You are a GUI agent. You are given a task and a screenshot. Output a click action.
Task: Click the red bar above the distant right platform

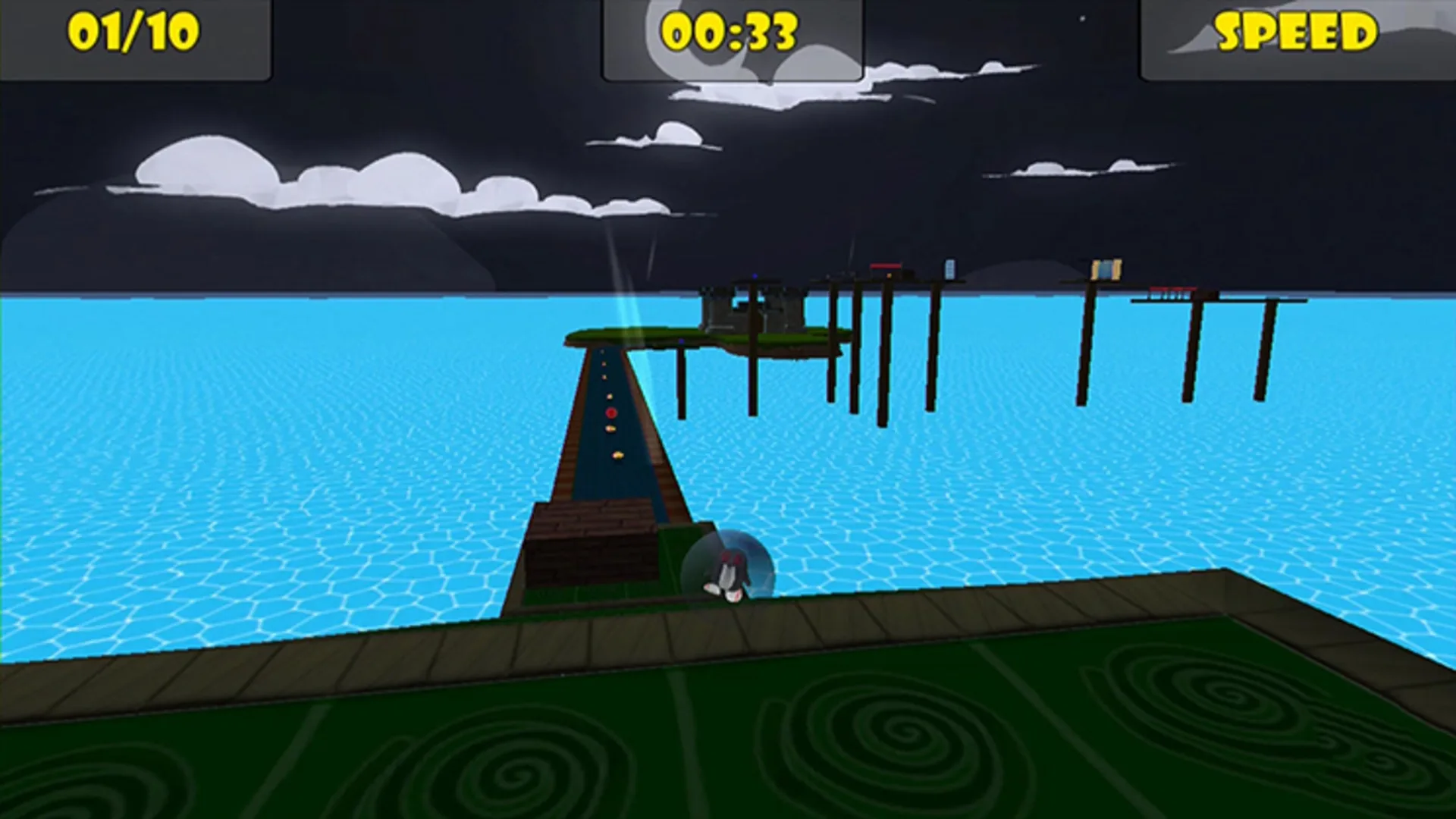1174,287
